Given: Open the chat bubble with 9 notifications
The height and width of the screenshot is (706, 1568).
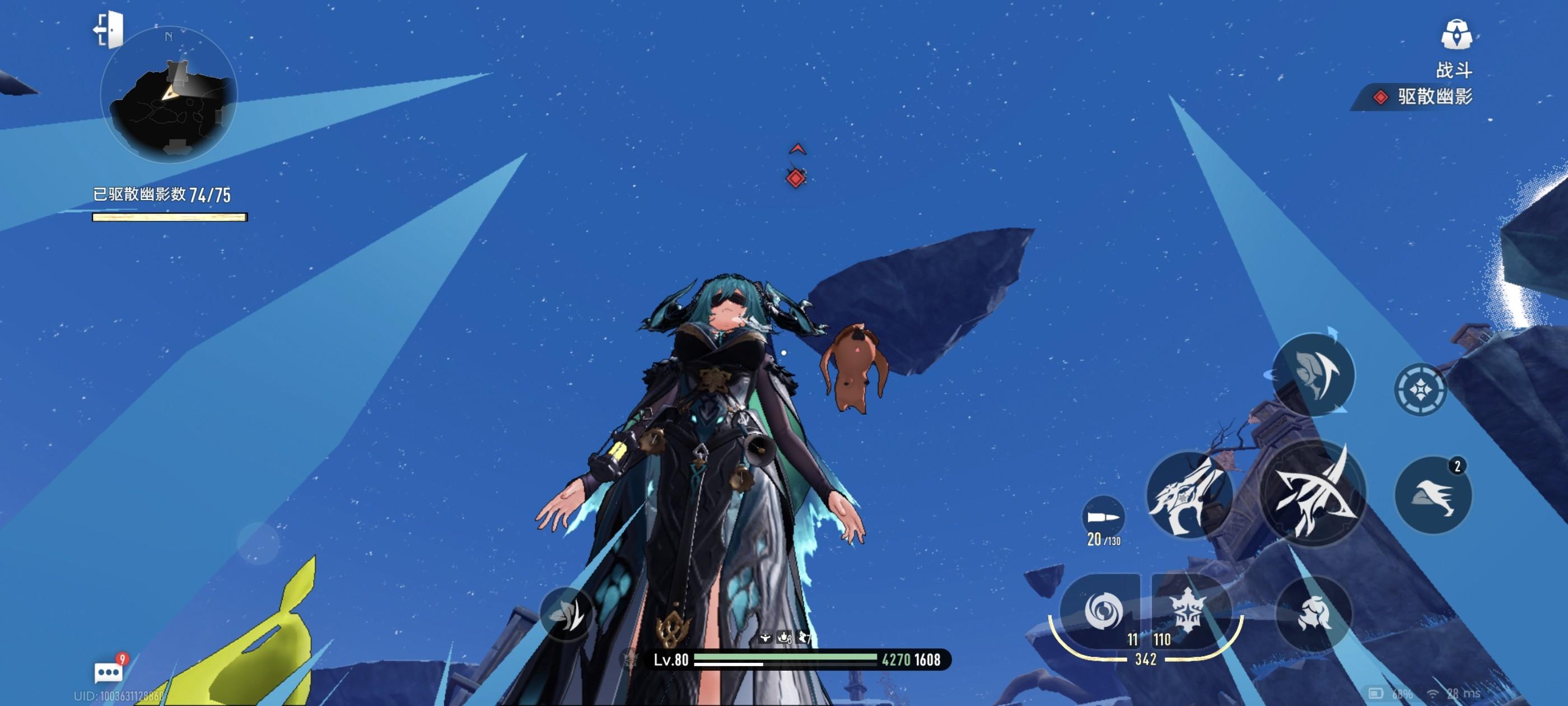Looking at the screenshot, I should (x=109, y=672).
